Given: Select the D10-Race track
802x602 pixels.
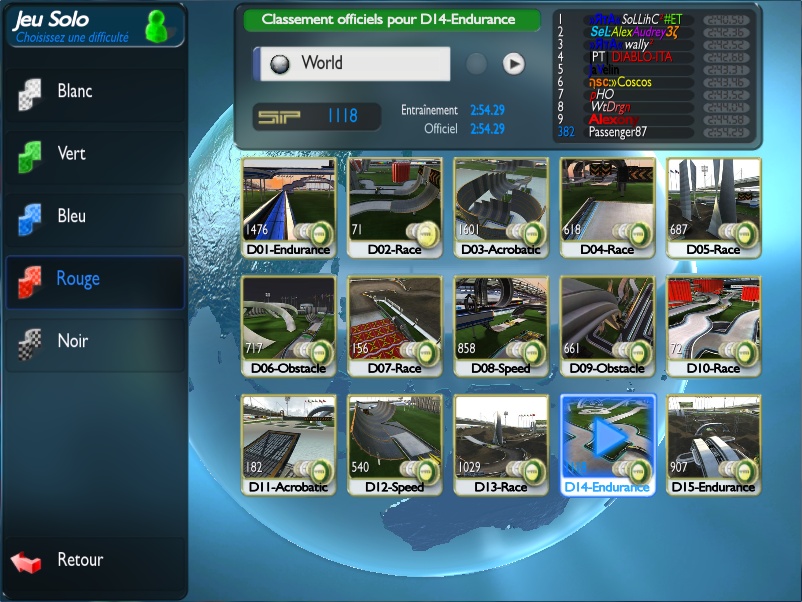Looking at the screenshot, I should (714, 325).
